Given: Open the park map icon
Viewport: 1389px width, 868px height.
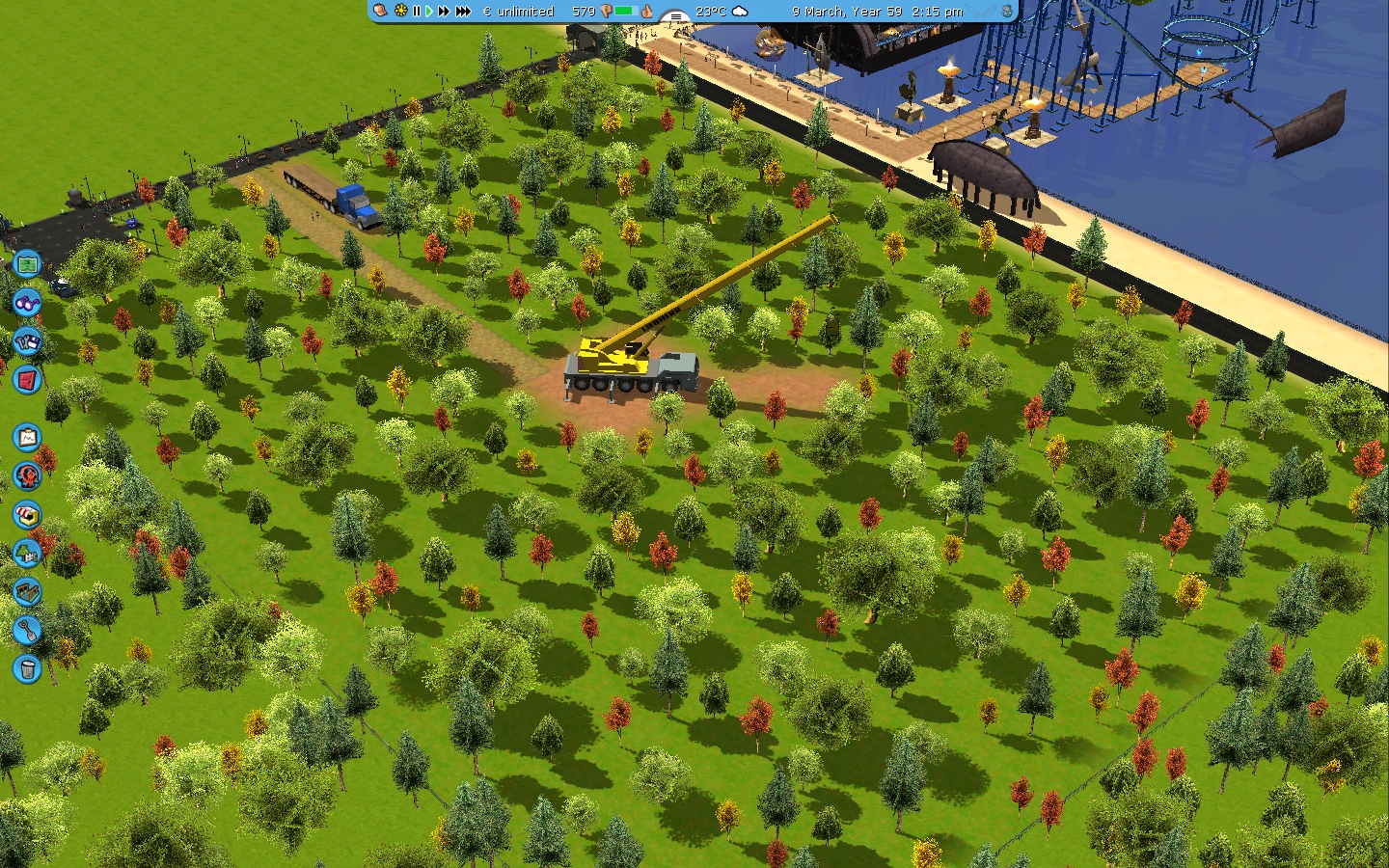Looking at the screenshot, I should click(27, 262).
